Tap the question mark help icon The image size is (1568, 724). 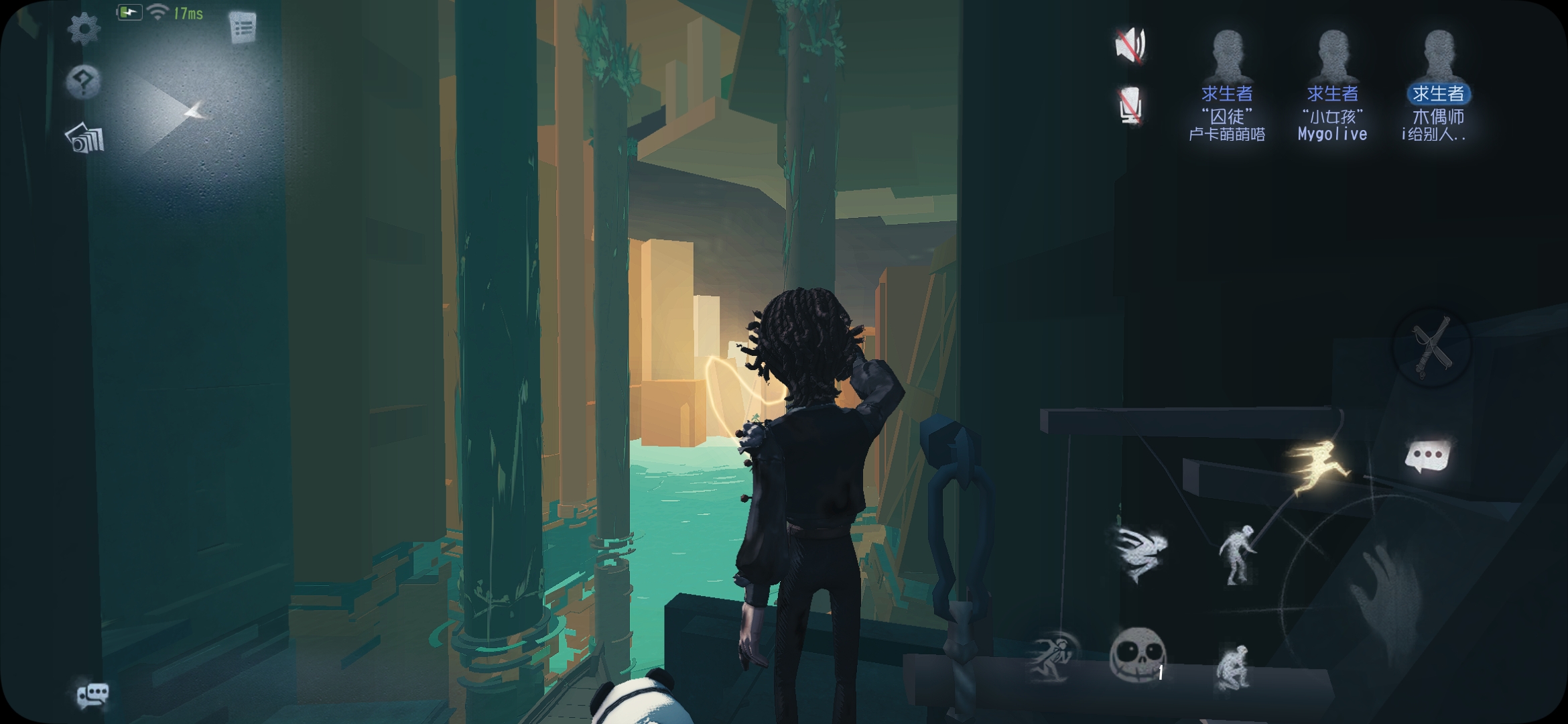coord(84,82)
